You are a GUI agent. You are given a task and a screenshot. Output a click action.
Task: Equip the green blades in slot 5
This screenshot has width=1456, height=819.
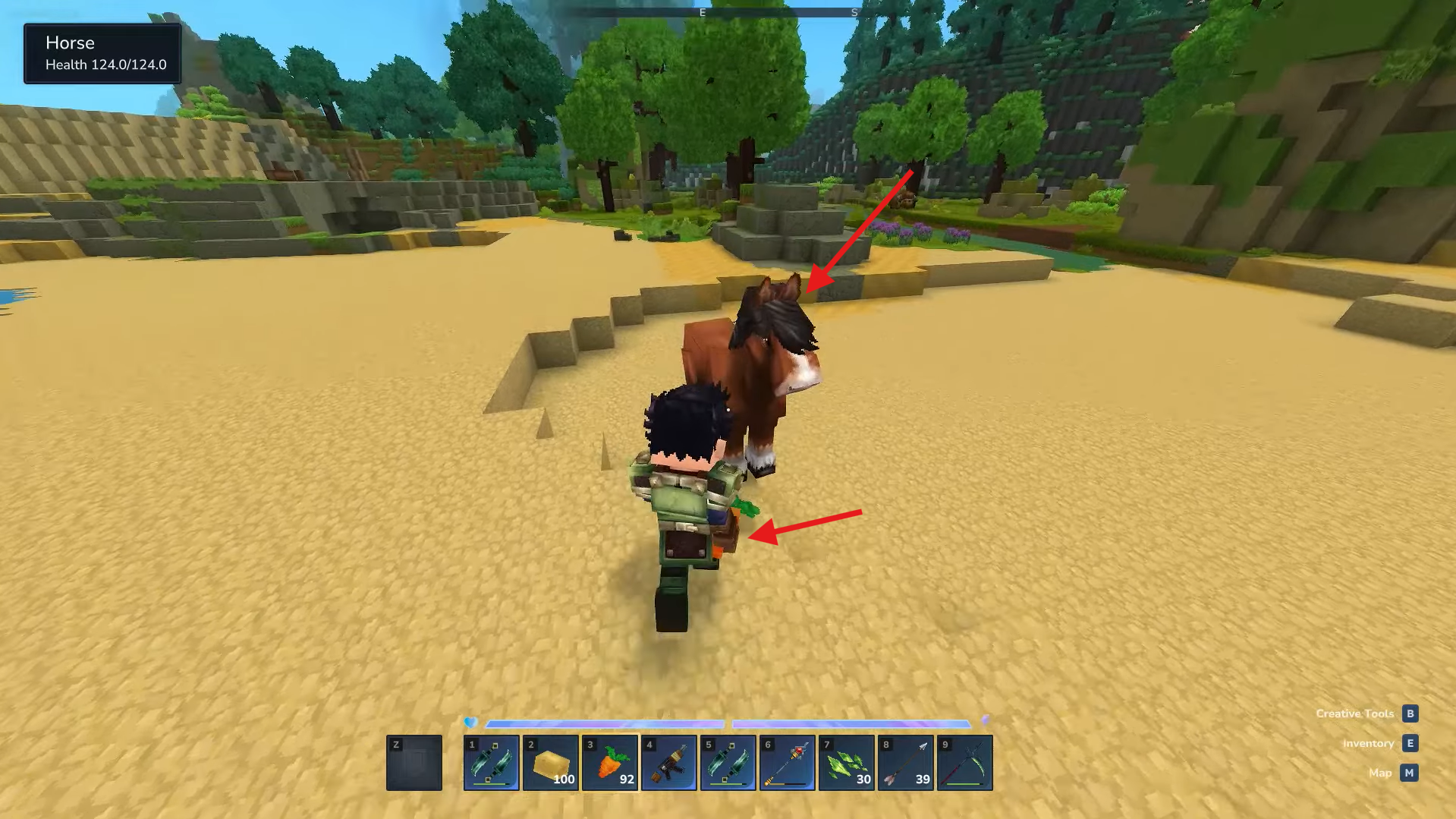coord(727,762)
